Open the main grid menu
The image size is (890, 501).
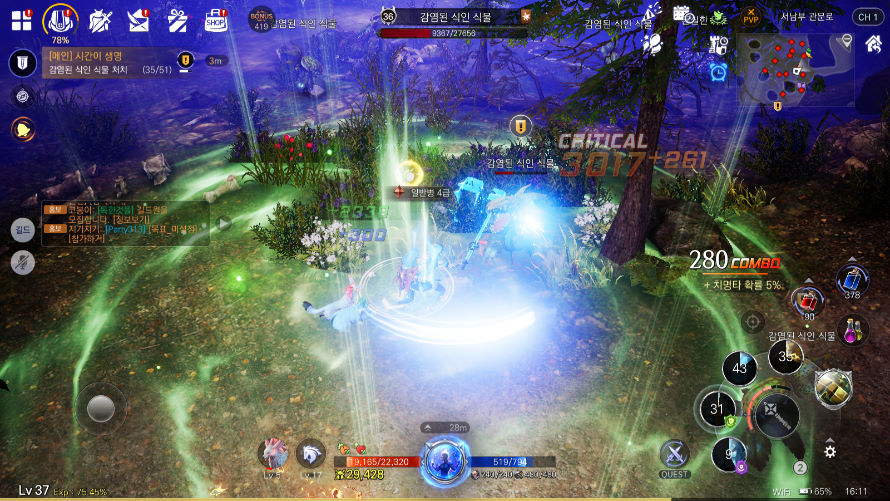[21, 20]
